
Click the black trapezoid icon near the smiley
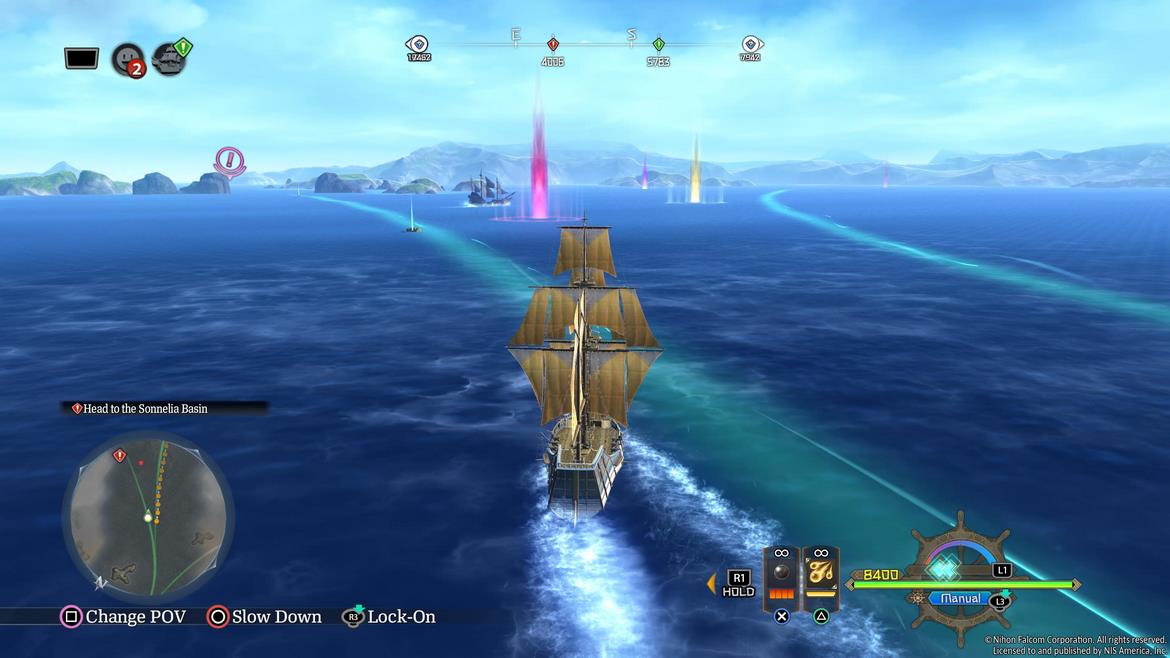click(x=81, y=58)
